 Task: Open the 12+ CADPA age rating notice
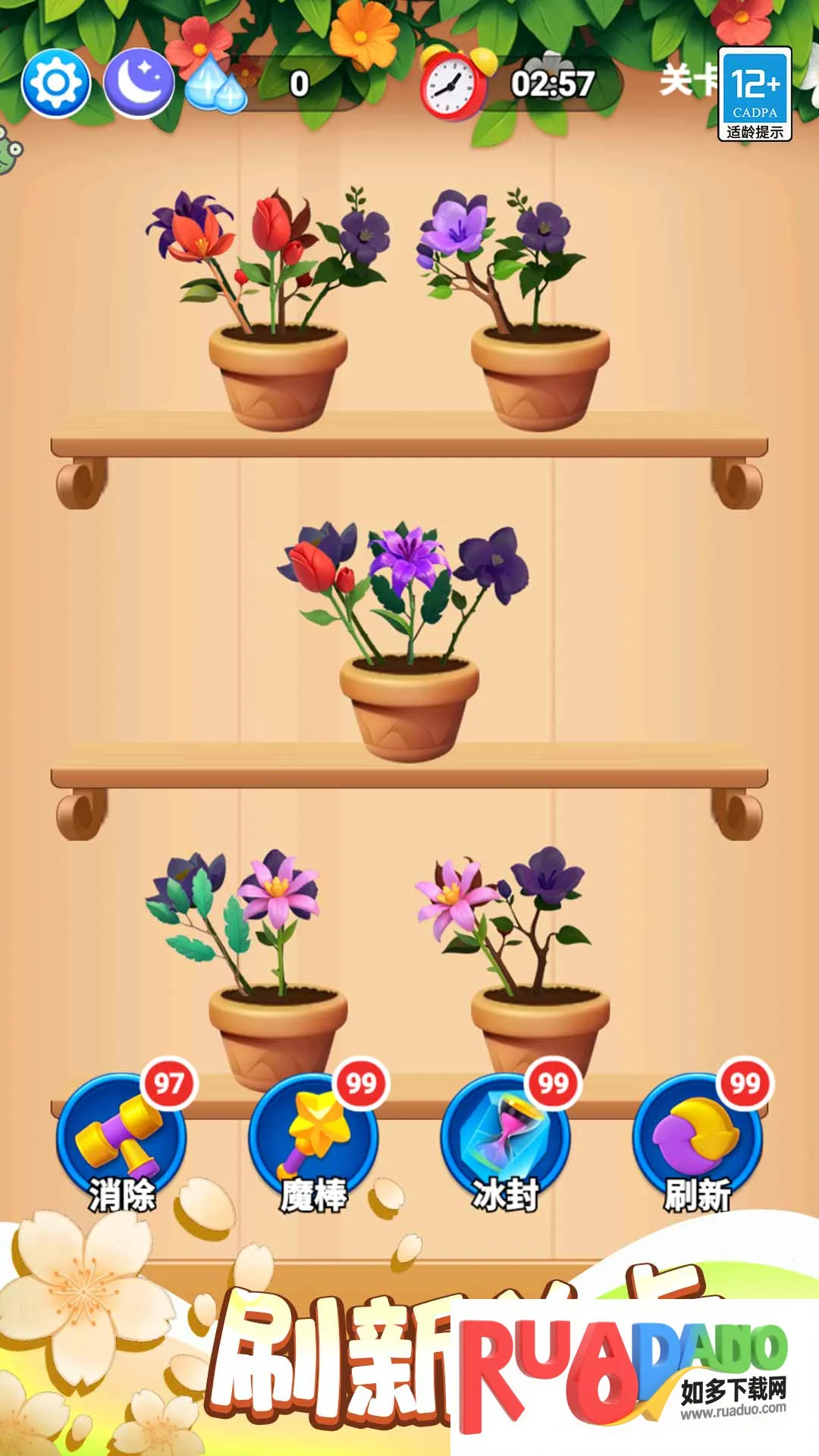tap(755, 94)
